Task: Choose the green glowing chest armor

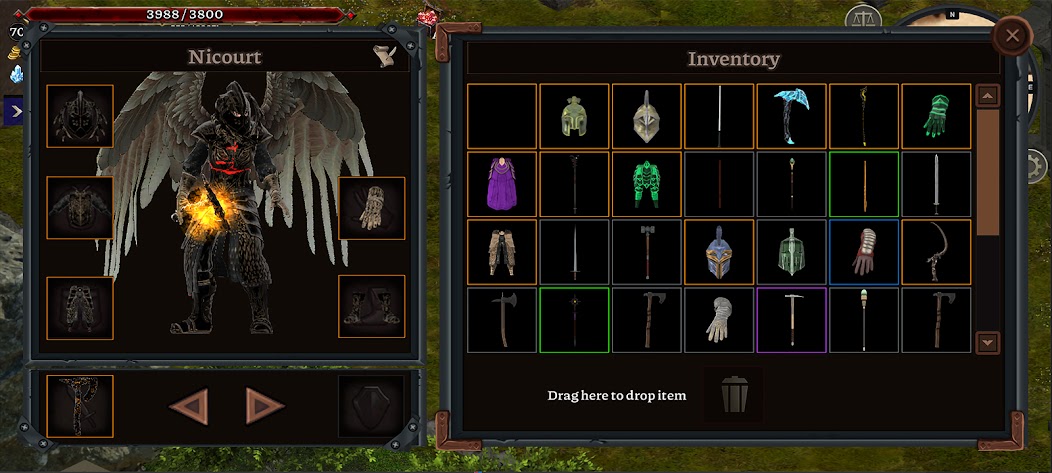Action: pyautogui.click(x=647, y=184)
